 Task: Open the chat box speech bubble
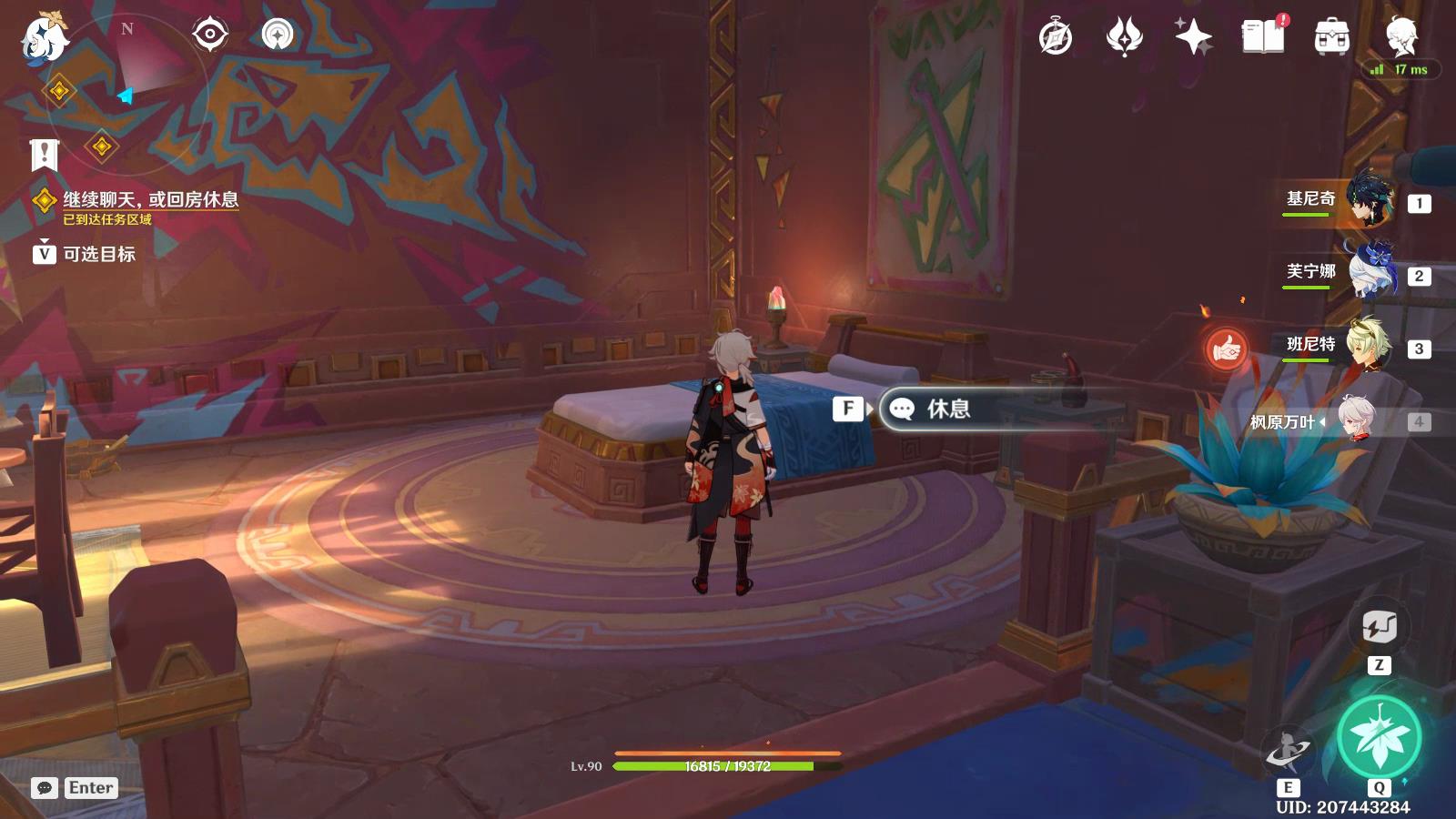(45, 788)
